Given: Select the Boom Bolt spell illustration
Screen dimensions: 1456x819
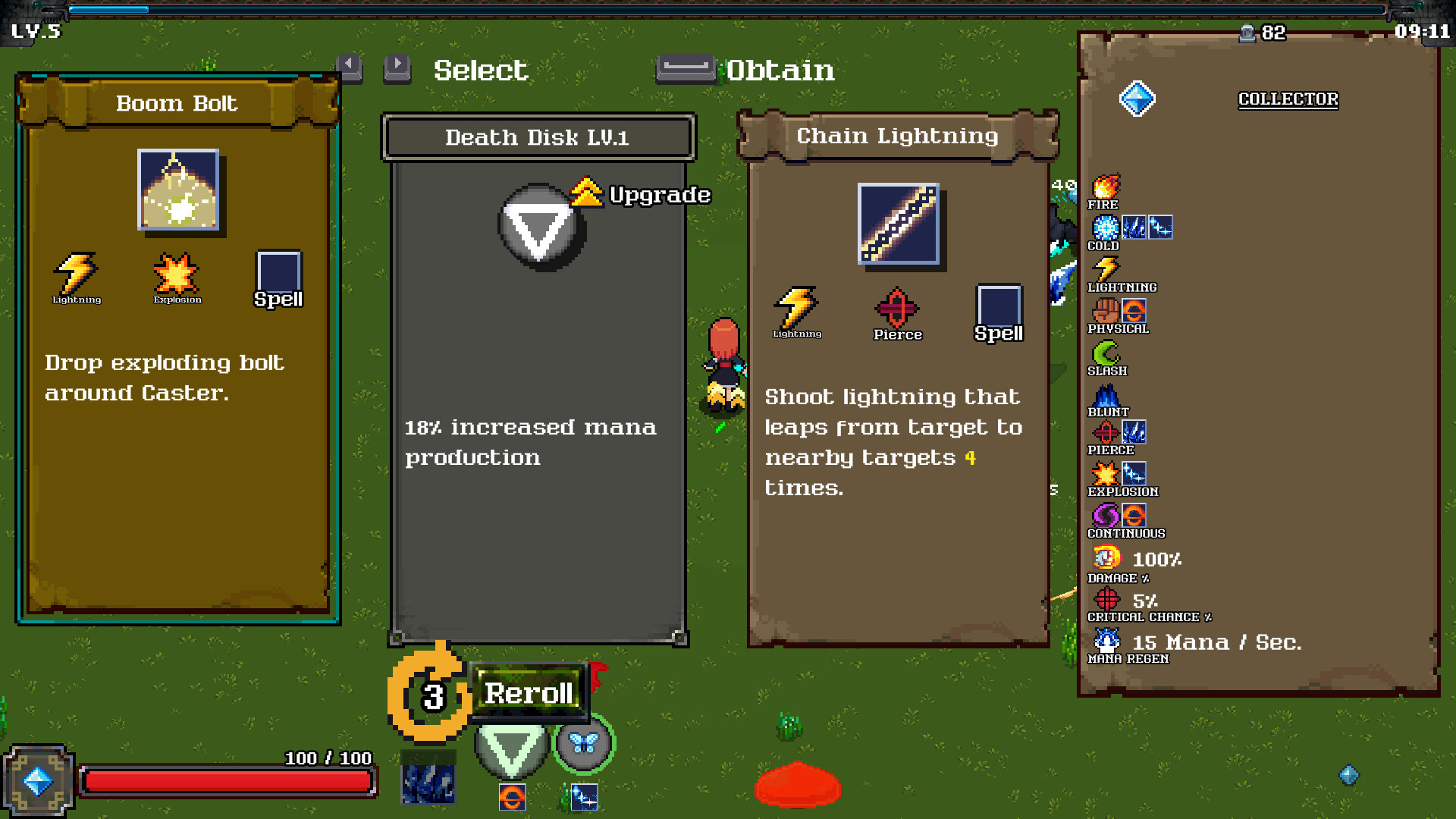Looking at the screenshot, I should point(178,191).
